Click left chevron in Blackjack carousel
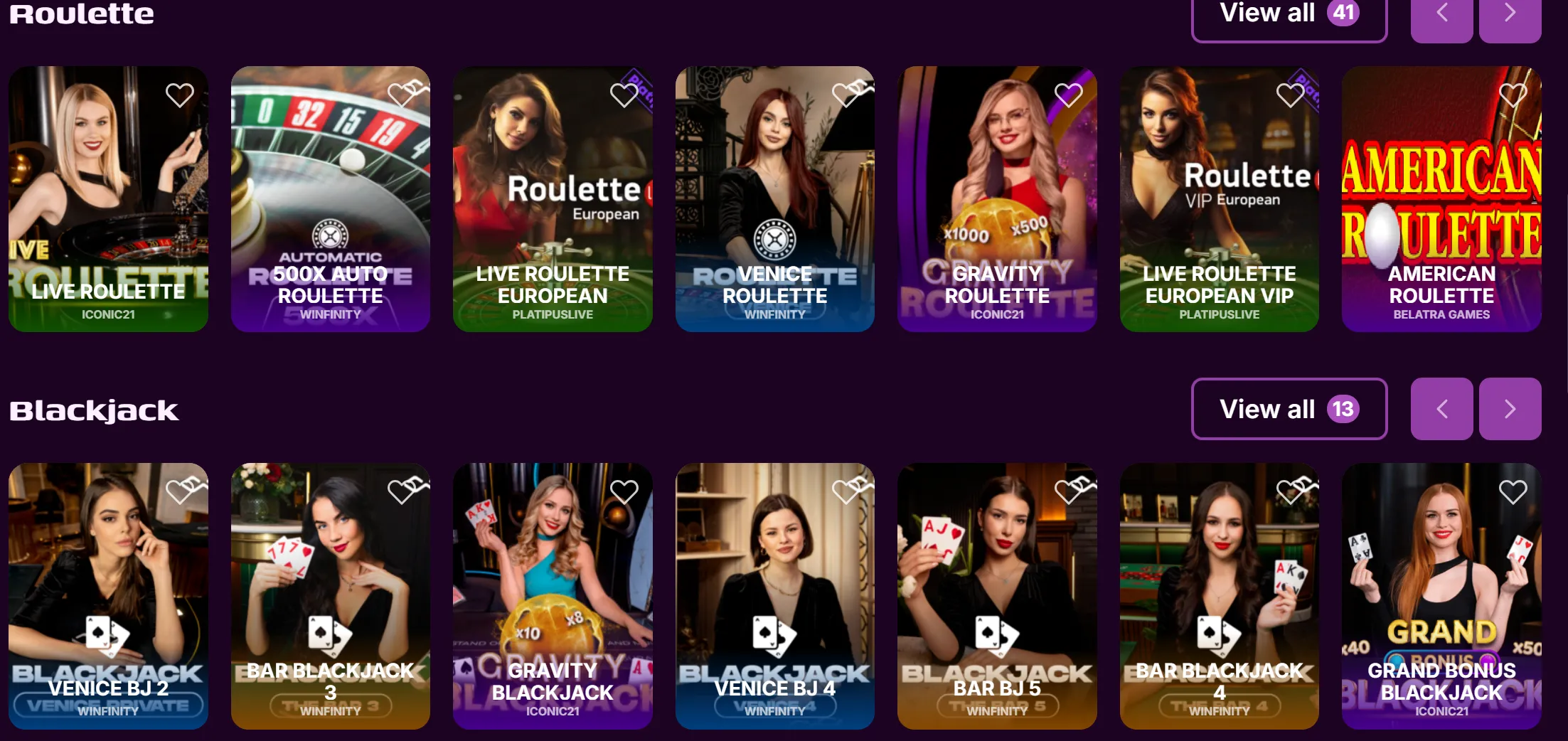1568x741 pixels. coord(1442,409)
